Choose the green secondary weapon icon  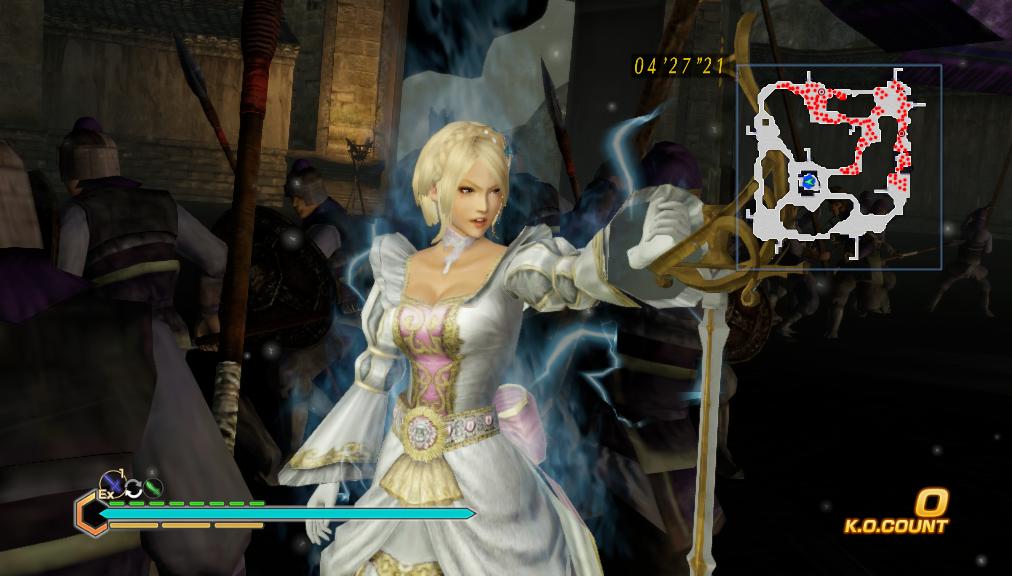click(x=153, y=488)
